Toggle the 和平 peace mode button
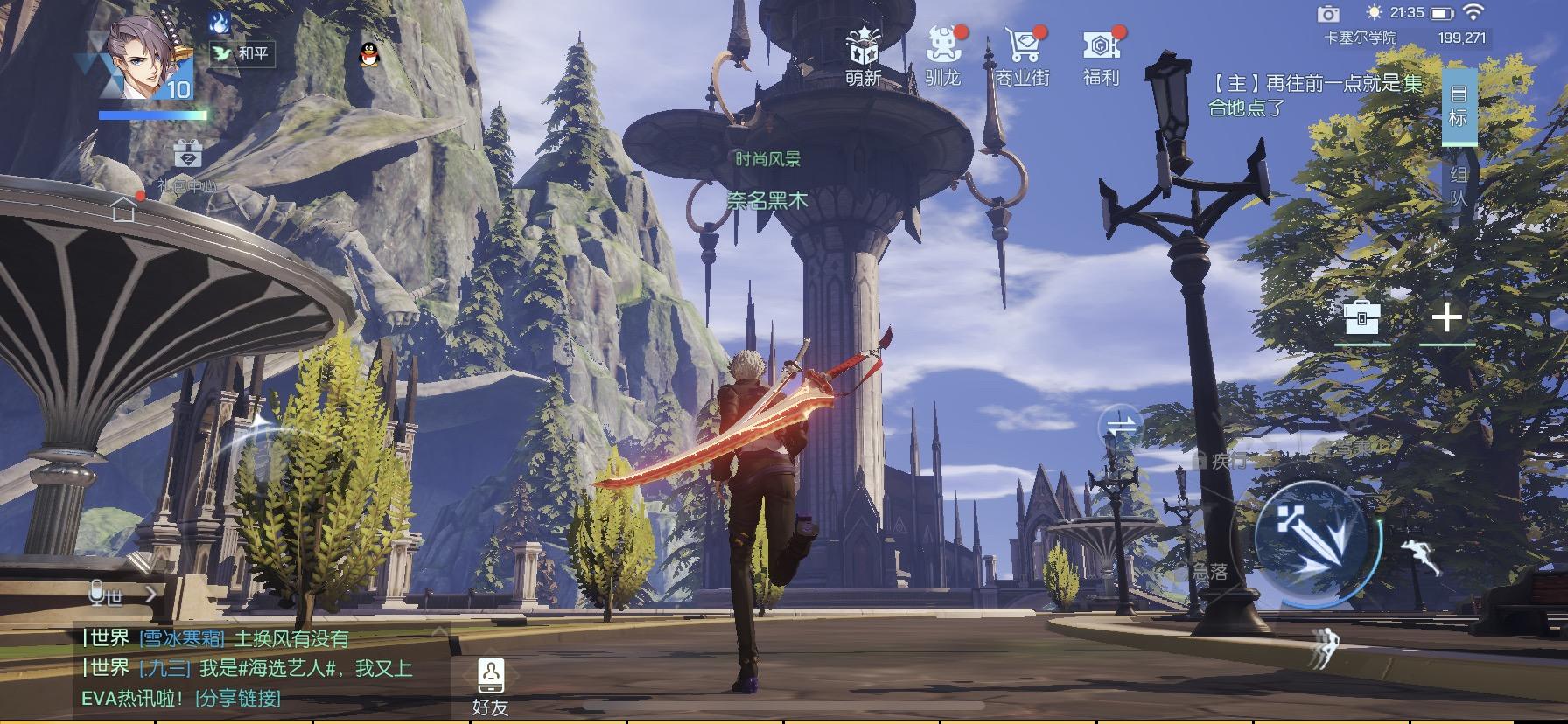Viewport: 1568px width, 724px height. point(242,53)
